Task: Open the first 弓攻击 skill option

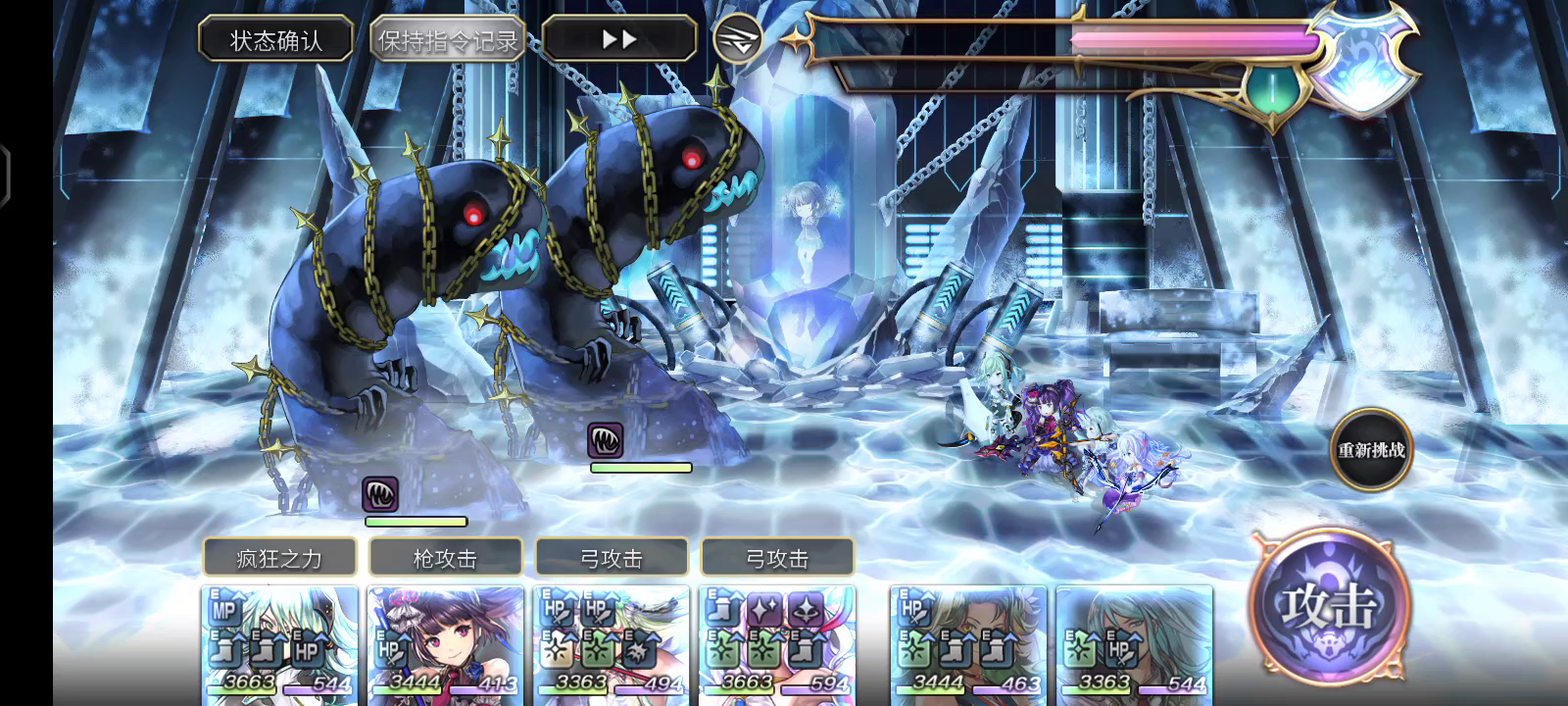Action: [612, 555]
